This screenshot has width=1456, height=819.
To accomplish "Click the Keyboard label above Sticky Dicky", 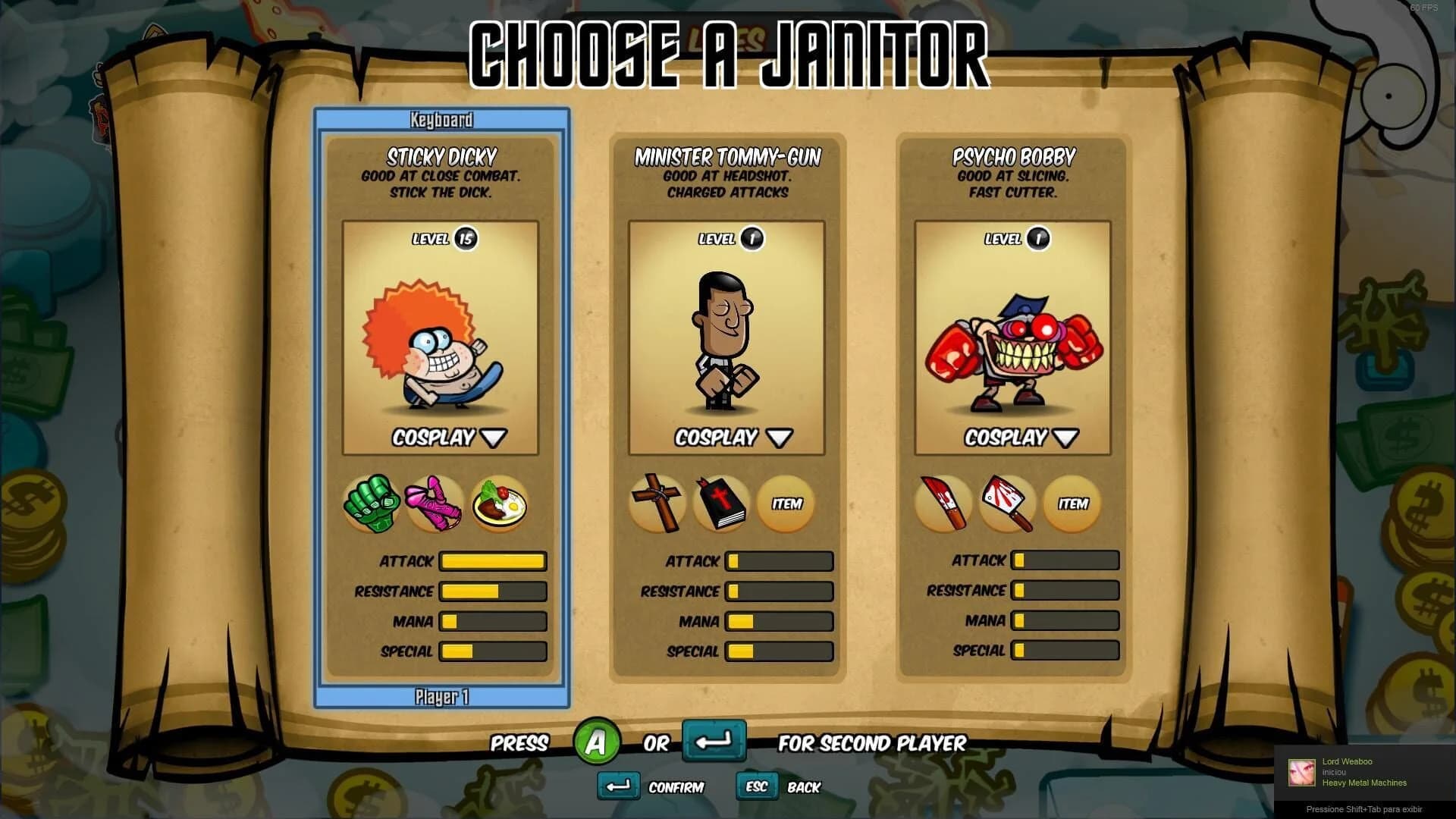I will coord(442,118).
